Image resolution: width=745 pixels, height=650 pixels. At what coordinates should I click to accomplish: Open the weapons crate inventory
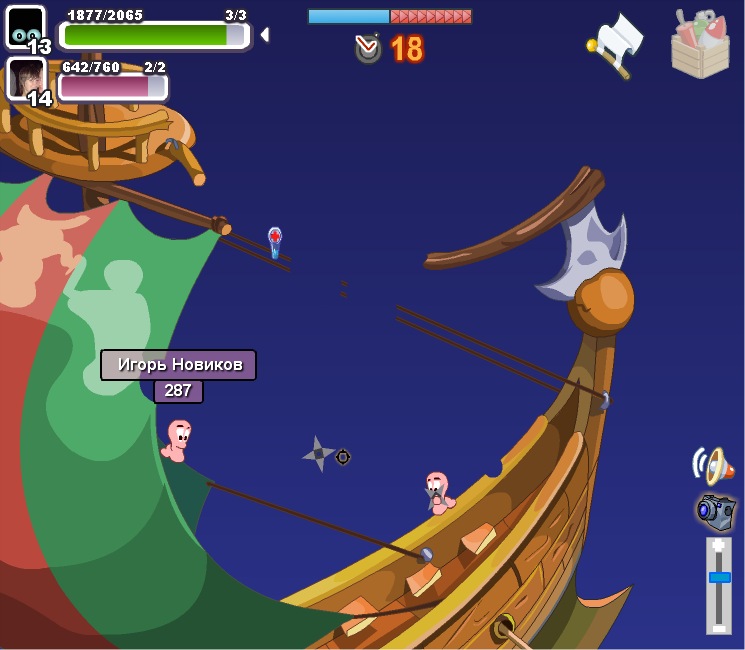coord(700,45)
